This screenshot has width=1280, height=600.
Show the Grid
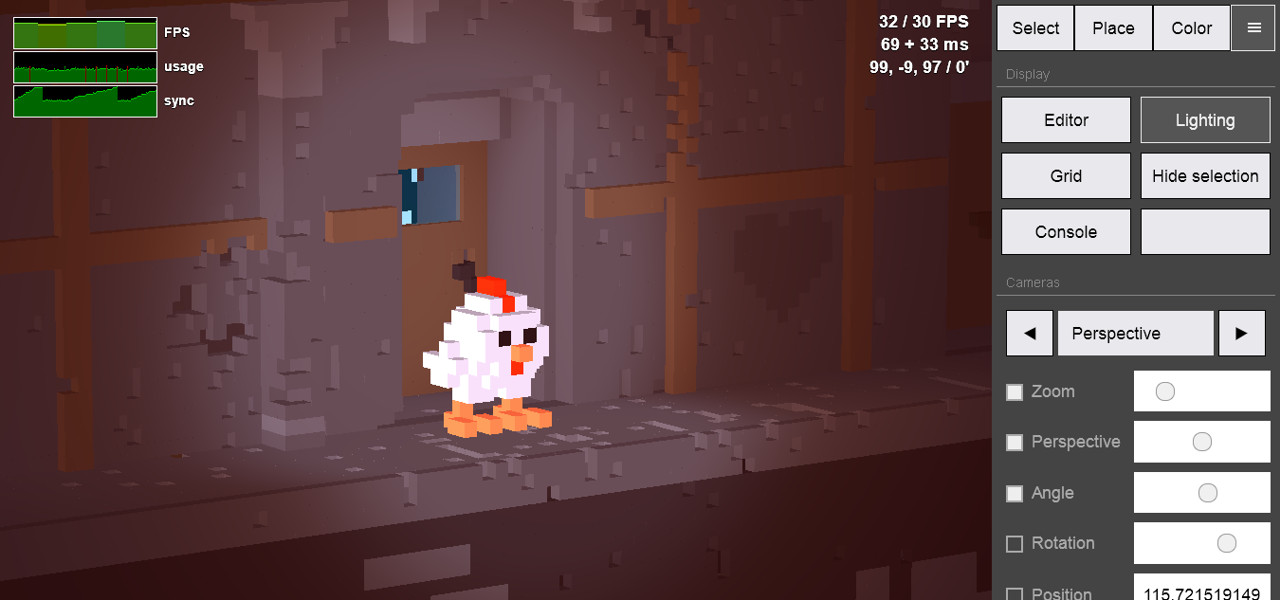pyautogui.click(x=1066, y=176)
